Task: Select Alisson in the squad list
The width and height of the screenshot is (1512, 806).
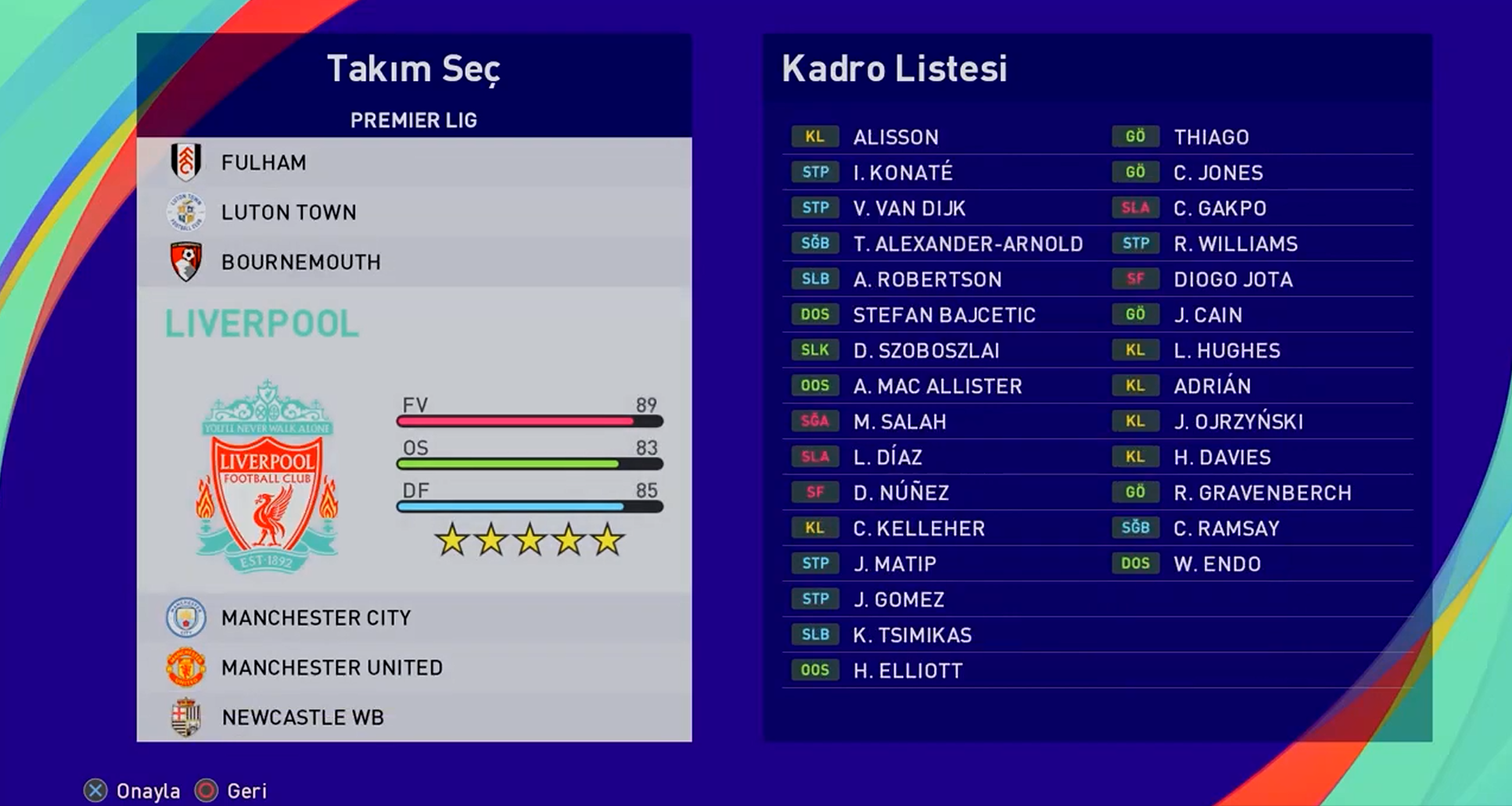Action: (896, 138)
